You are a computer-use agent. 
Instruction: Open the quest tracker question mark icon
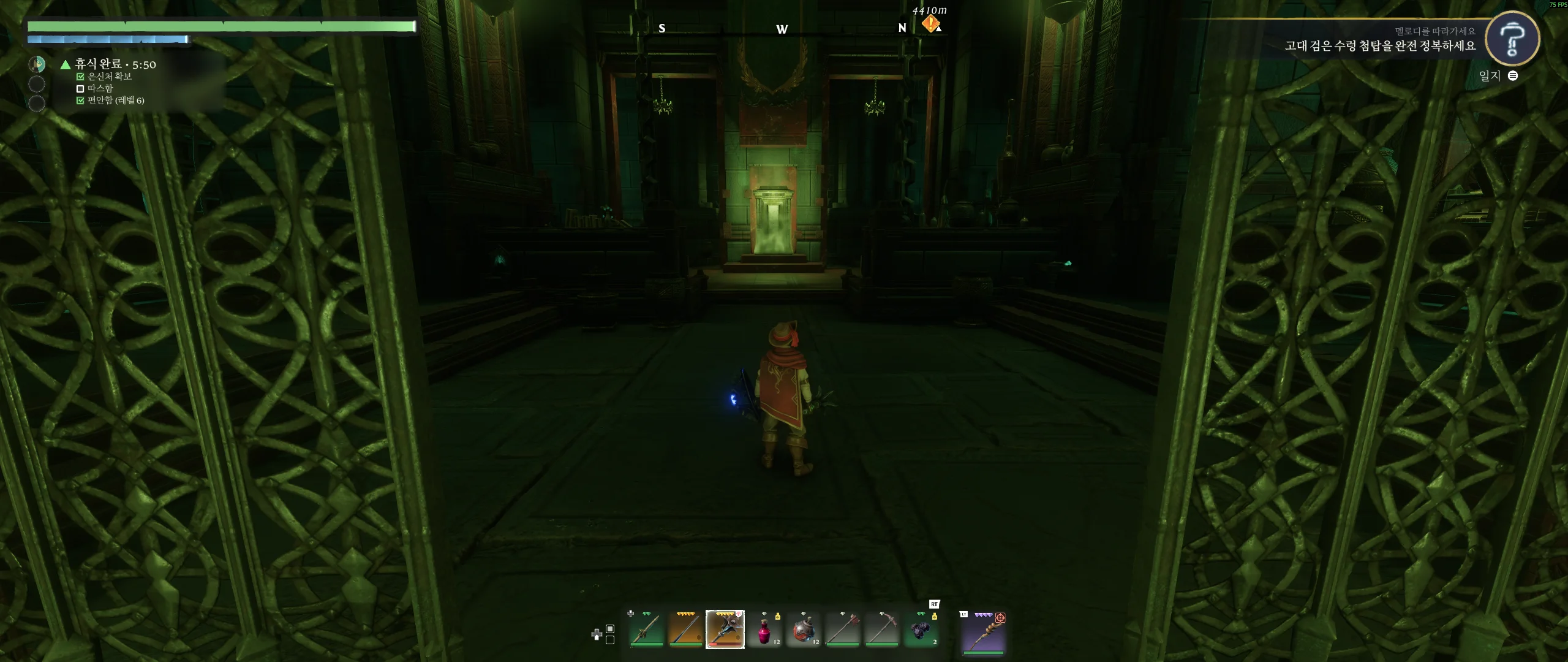pos(1512,39)
